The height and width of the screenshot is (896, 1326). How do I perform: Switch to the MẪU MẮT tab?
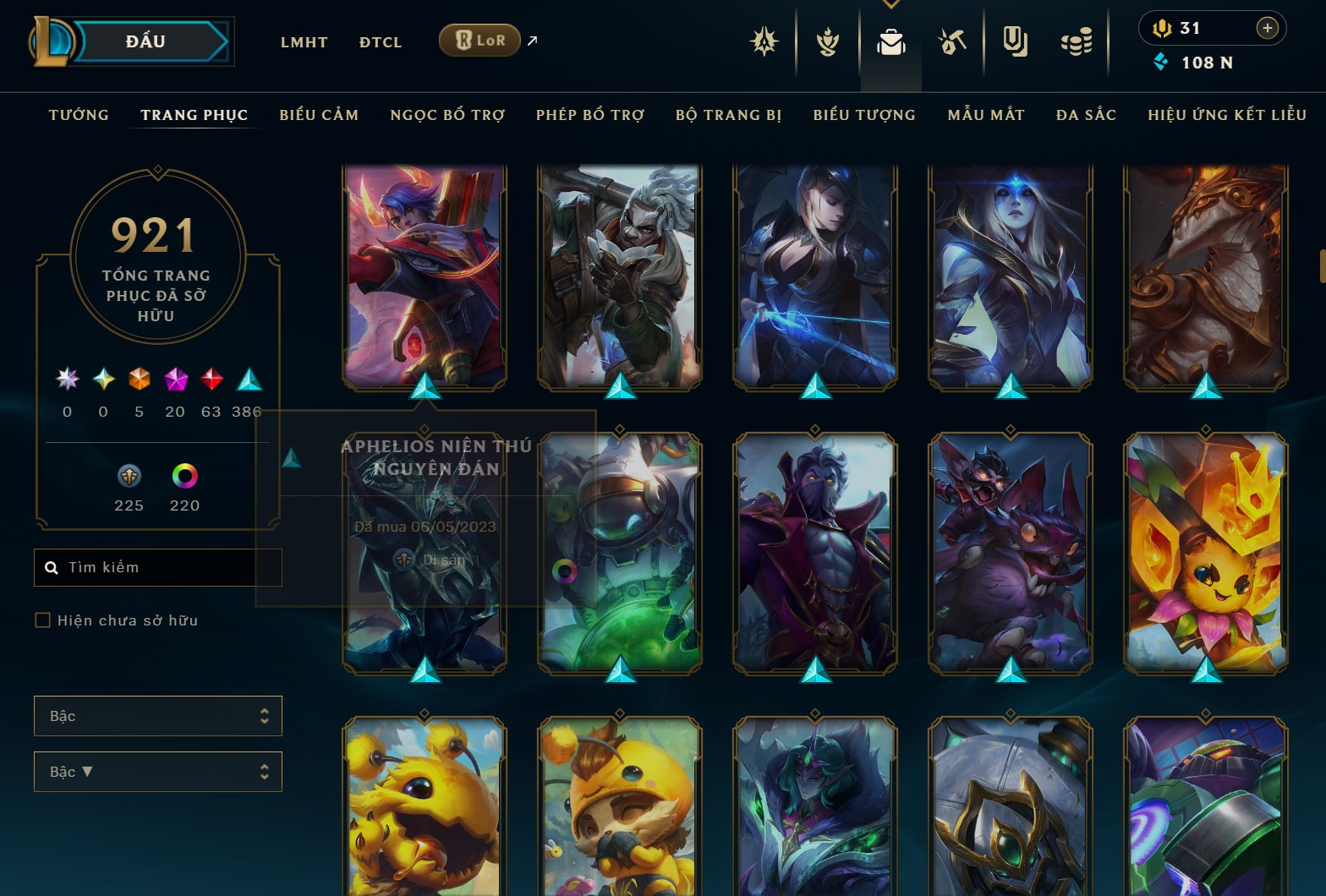click(x=986, y=115)
